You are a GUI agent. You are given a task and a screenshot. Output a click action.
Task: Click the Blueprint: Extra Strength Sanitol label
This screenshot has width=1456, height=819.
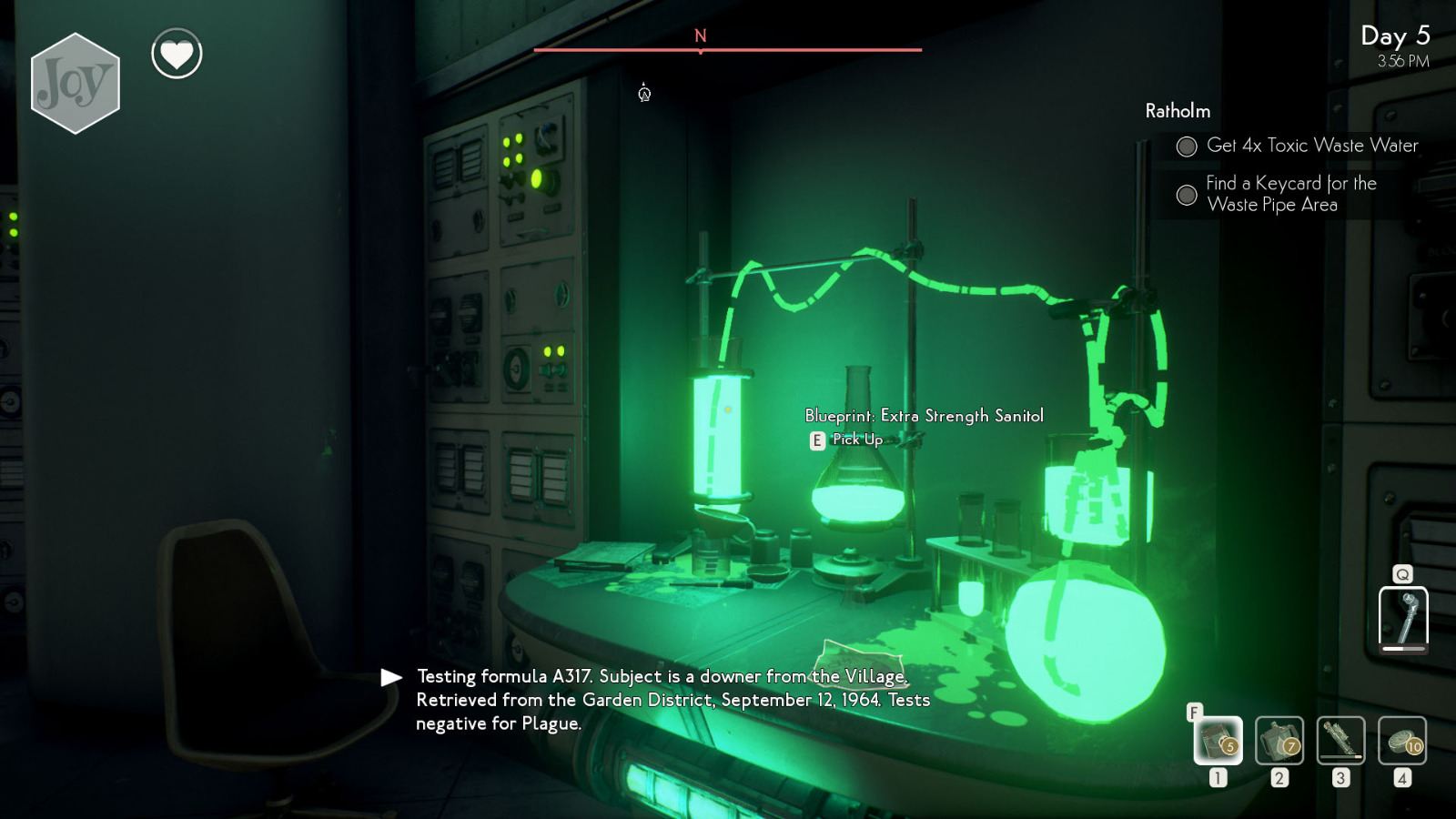tap(925, 415)
